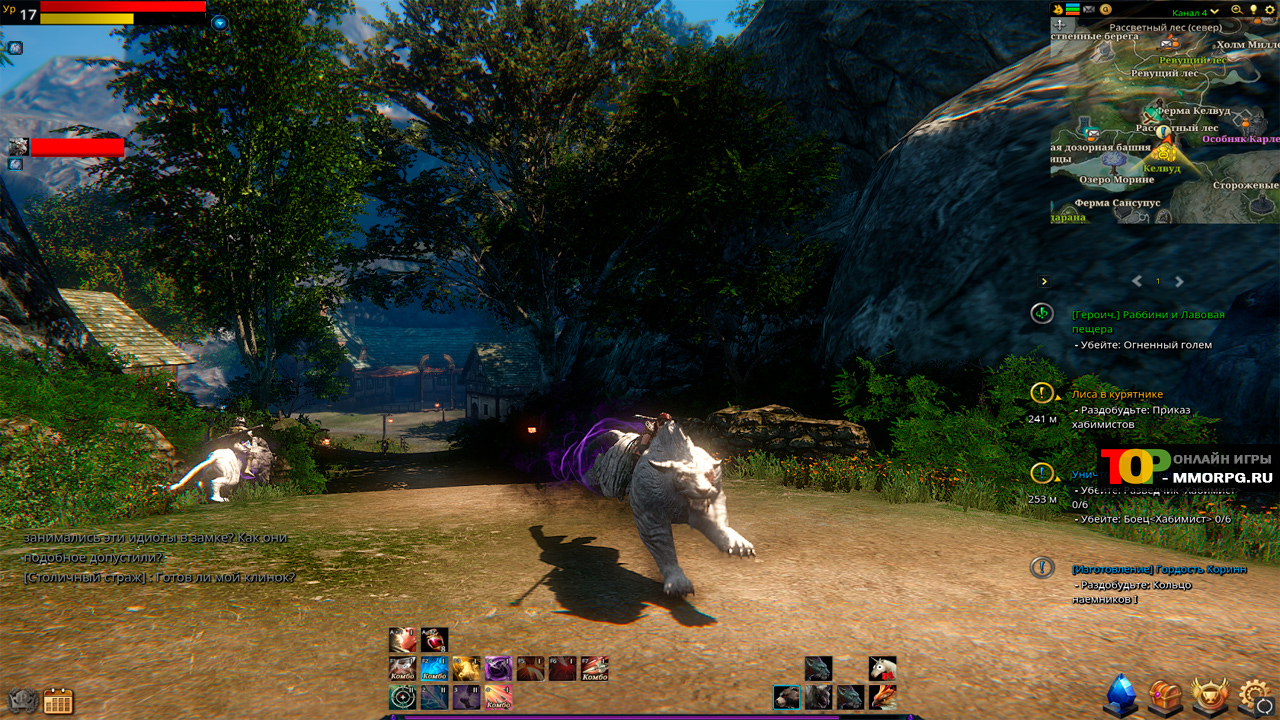Screen dimensions: 1280x720
Task: Activate the blue F2 combo skill
Action: coord(434,669)
